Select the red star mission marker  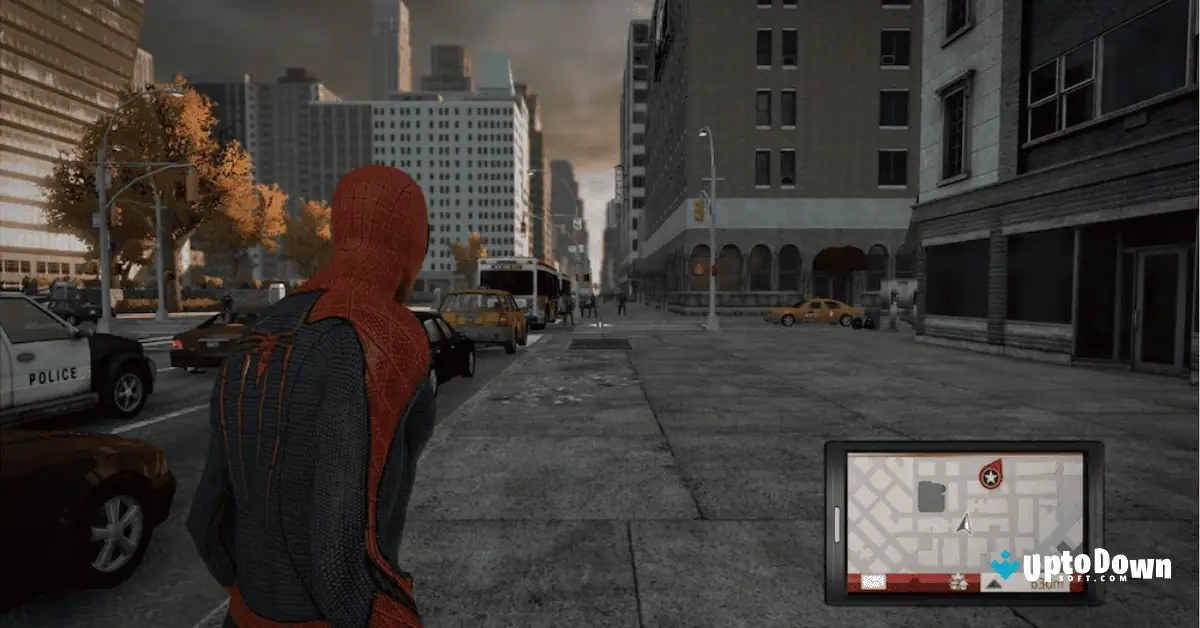click(x=990, y=476)
